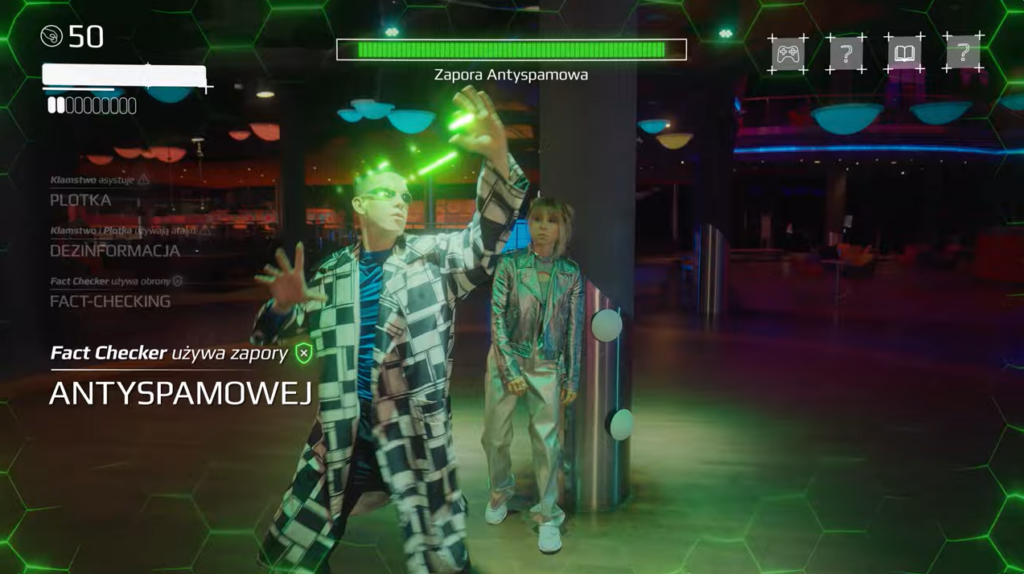The image size is (1024, 574).
Task: Open the book icon slot
Action: pos(905,53)
